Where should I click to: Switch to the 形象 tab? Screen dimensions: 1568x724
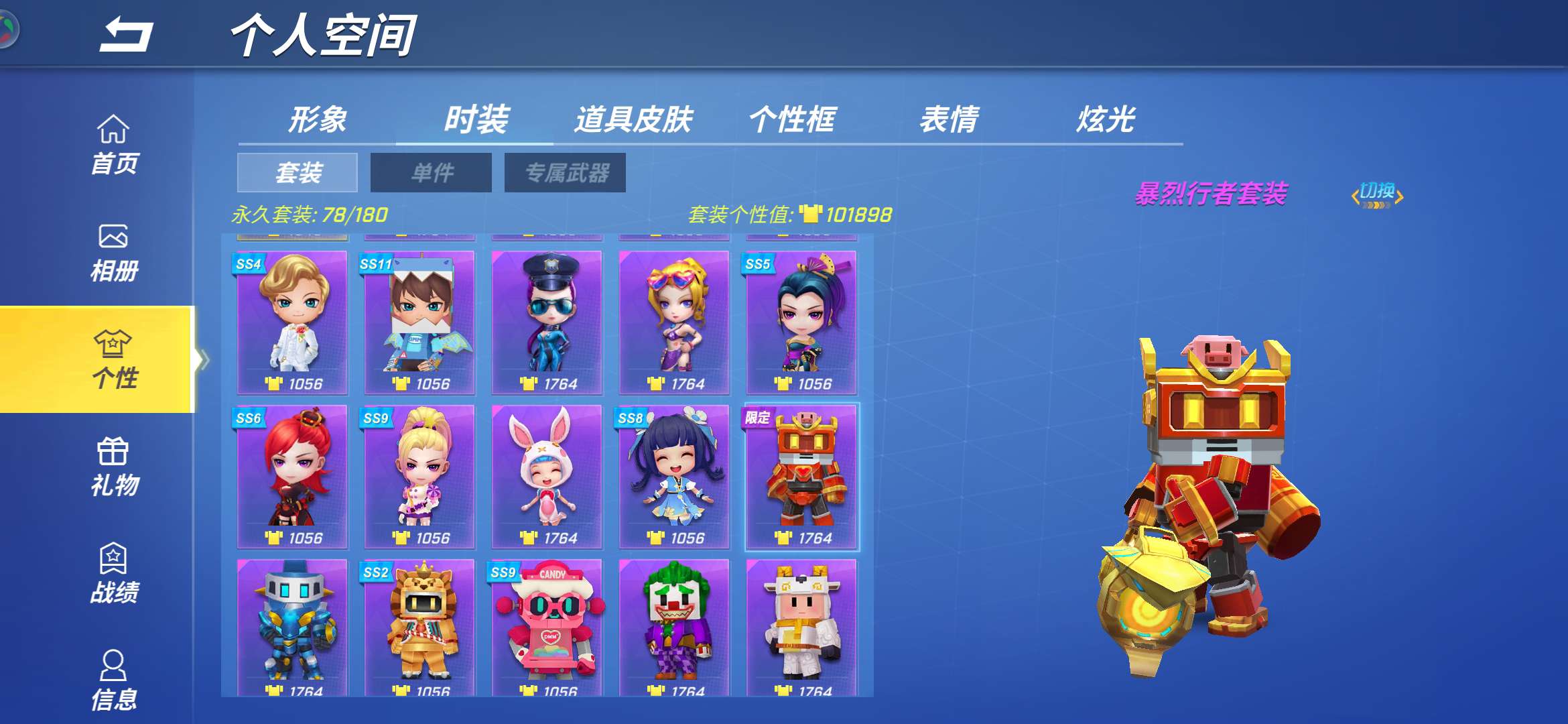pyautogui.click(x=318, y=119)
